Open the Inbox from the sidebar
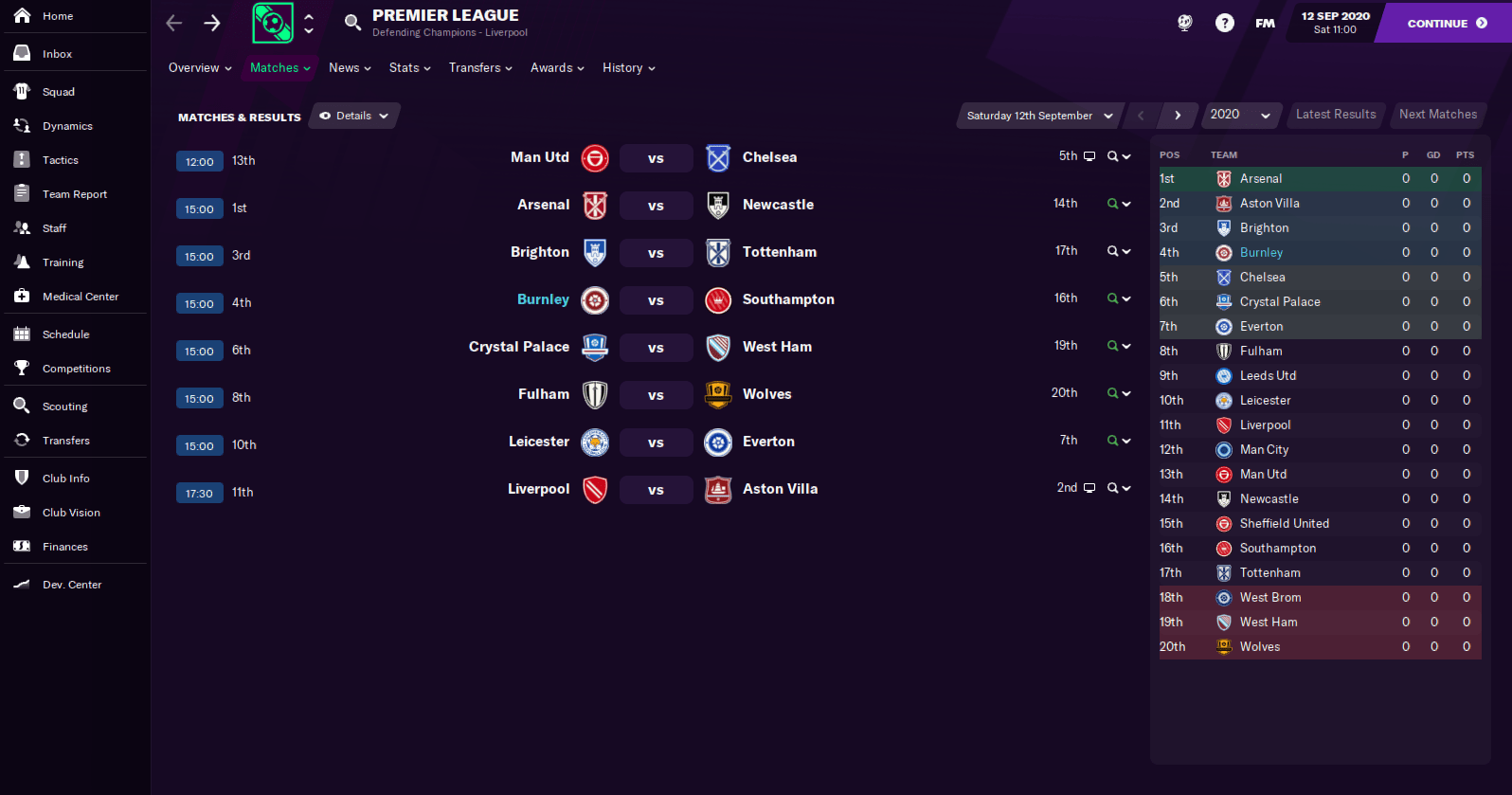 pos(56,53)
